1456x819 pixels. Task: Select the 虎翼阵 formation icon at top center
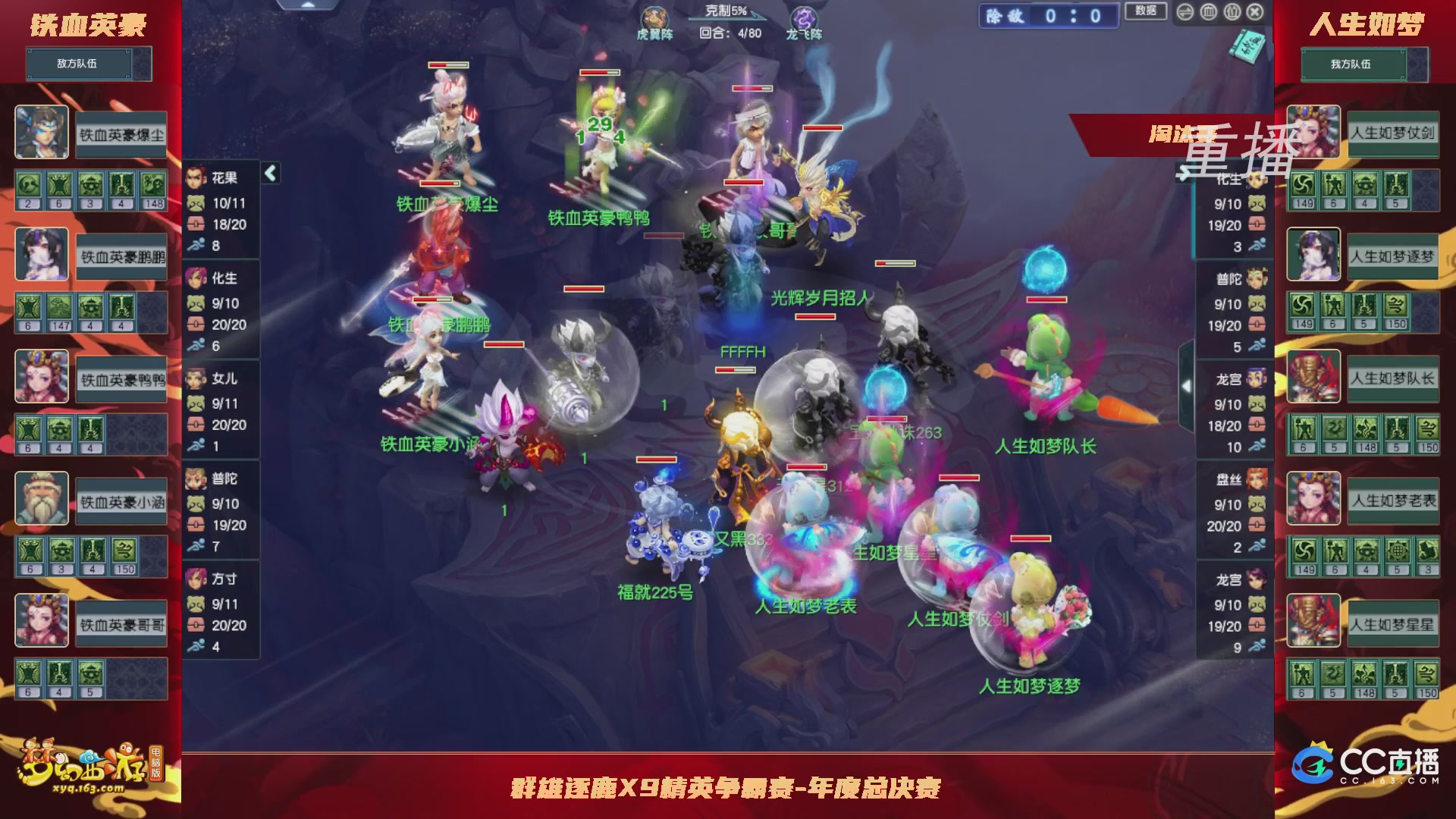tap(655, 17)
